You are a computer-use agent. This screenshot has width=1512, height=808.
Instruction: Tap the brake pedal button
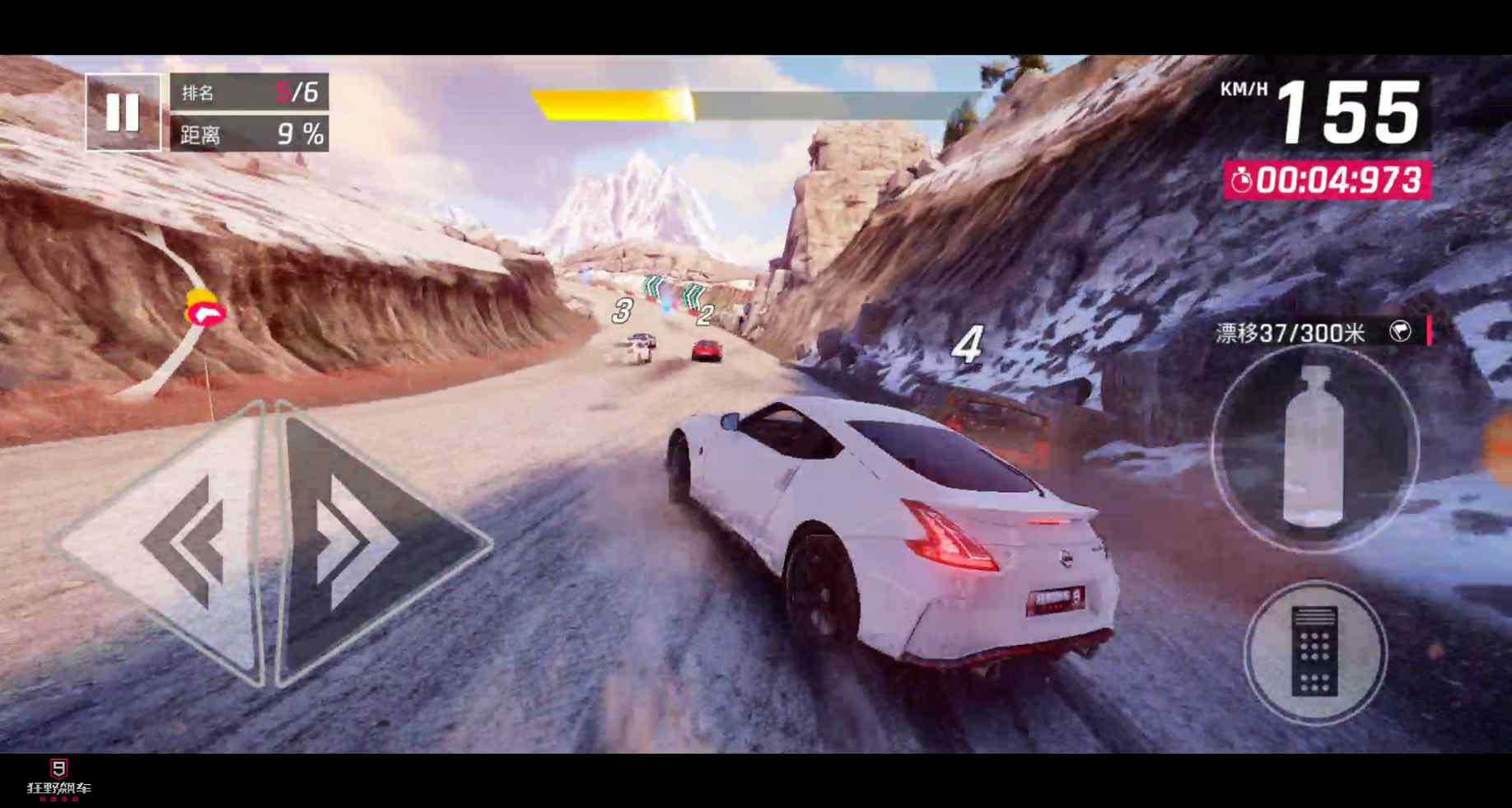click(x=1316, y=653)
